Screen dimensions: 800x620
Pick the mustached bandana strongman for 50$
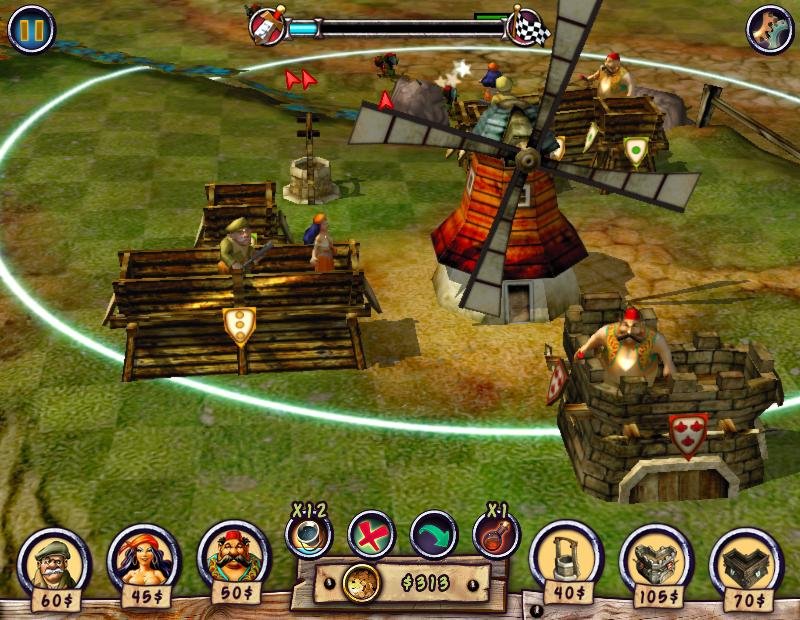click(x=234, y=557)
